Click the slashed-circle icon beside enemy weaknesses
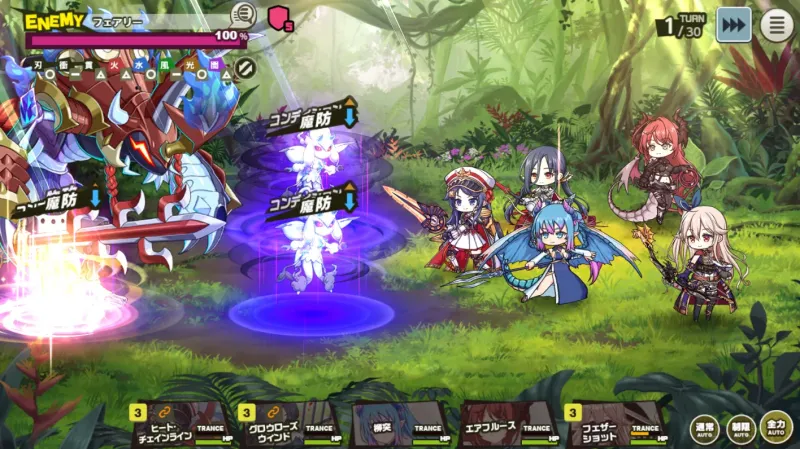This screenshot has width=800, height=449. tap(245, 68)
